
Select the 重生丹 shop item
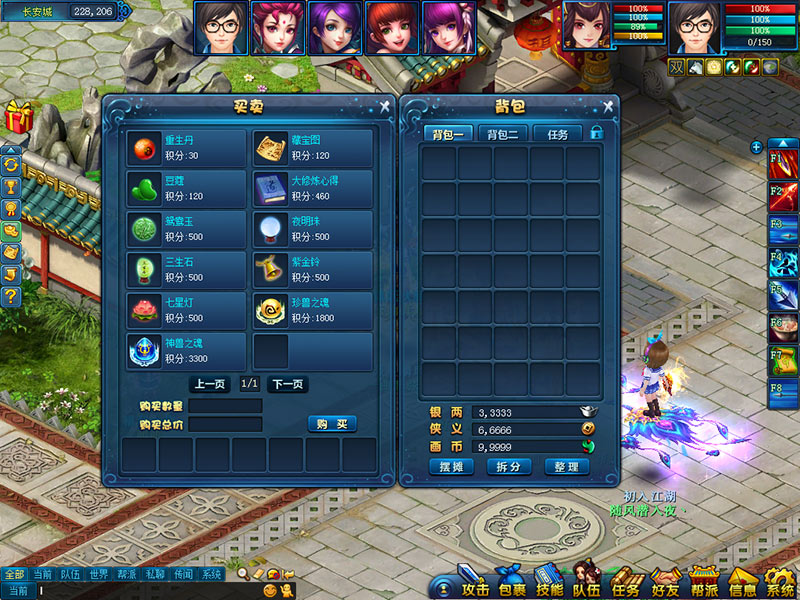[186, 148]
